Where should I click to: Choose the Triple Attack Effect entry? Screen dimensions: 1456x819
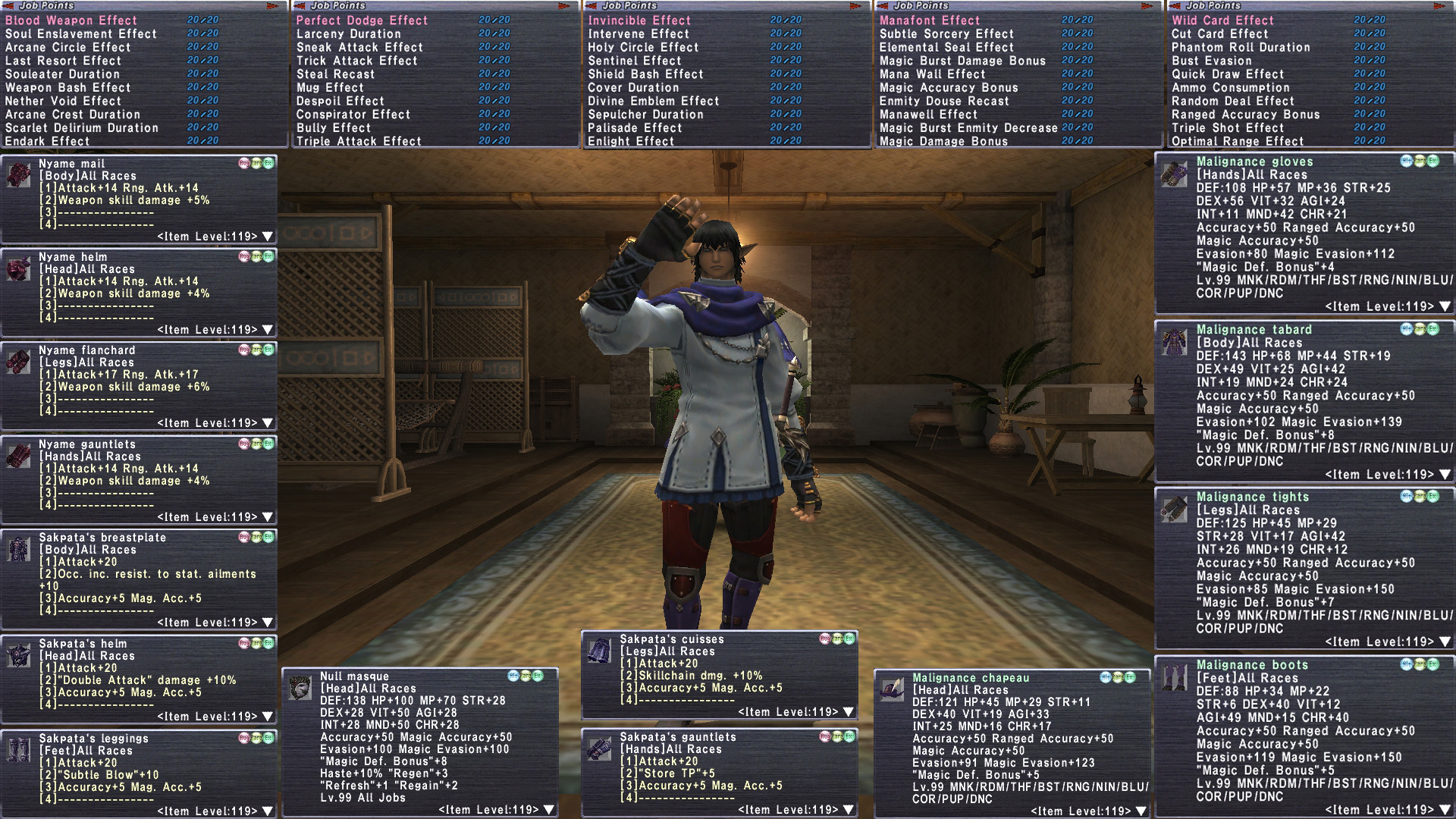359,141
